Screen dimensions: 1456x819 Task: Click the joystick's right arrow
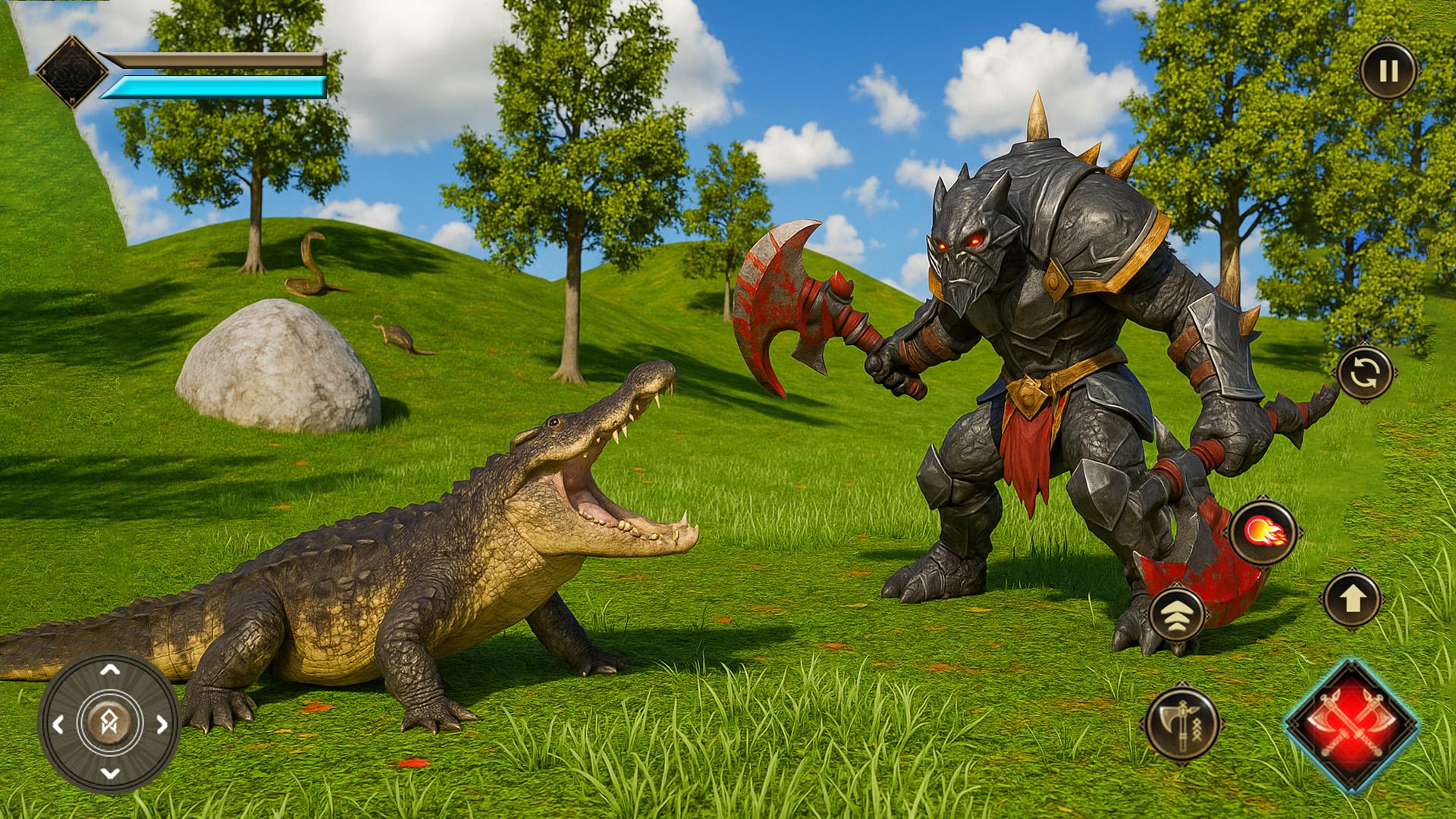click(162, 724)
